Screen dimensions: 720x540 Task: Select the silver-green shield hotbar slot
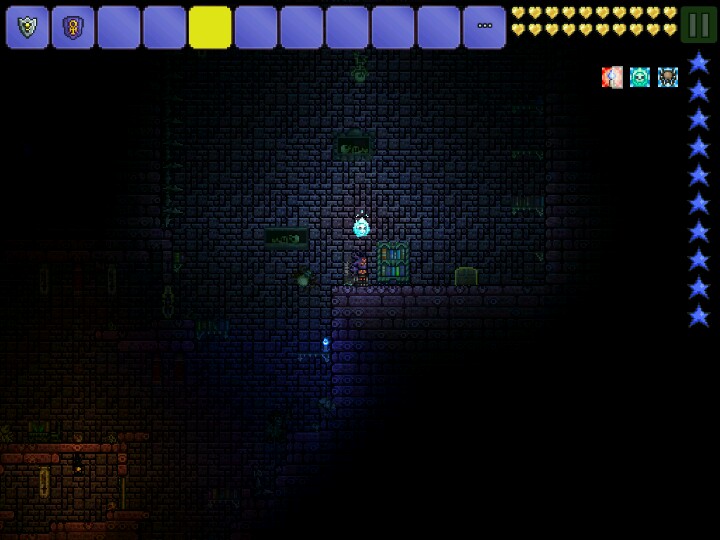[27, 27]
